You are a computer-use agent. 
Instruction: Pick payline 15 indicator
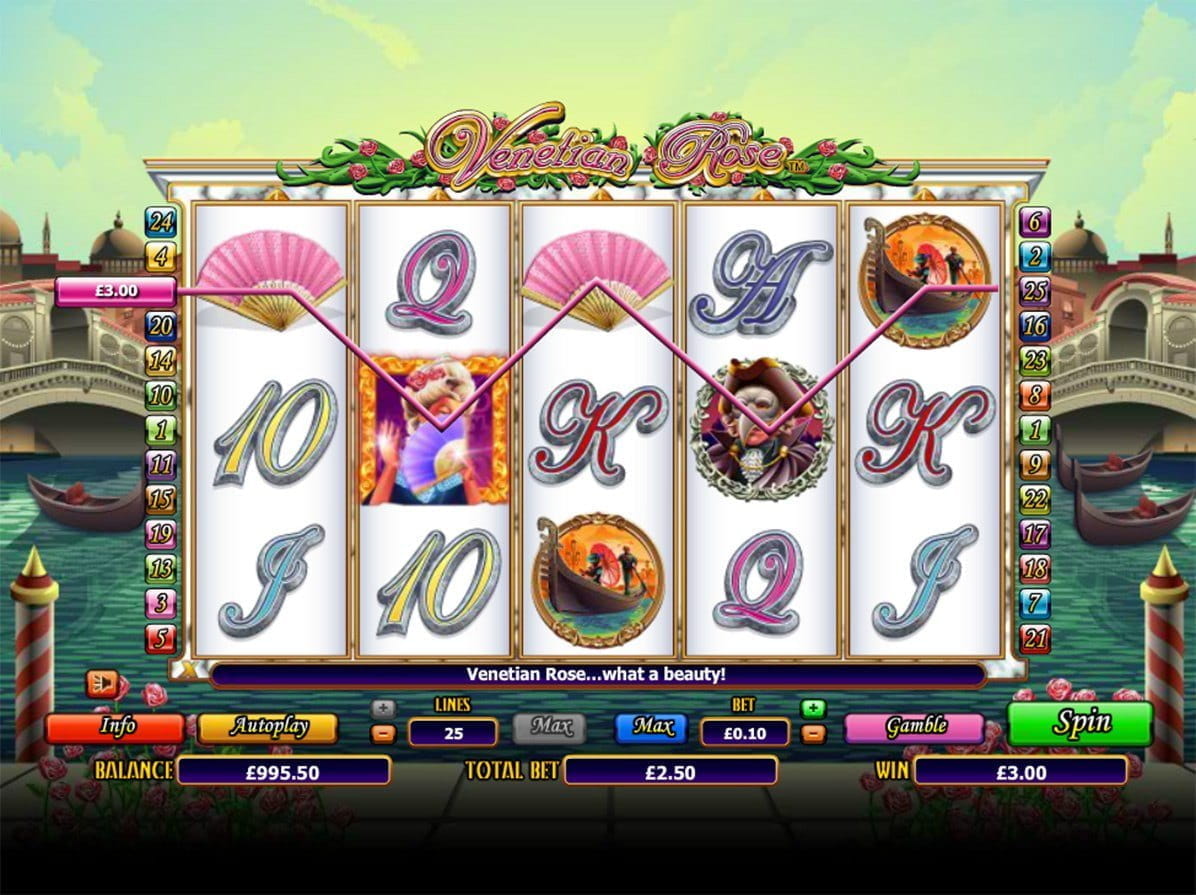(160, 499)
